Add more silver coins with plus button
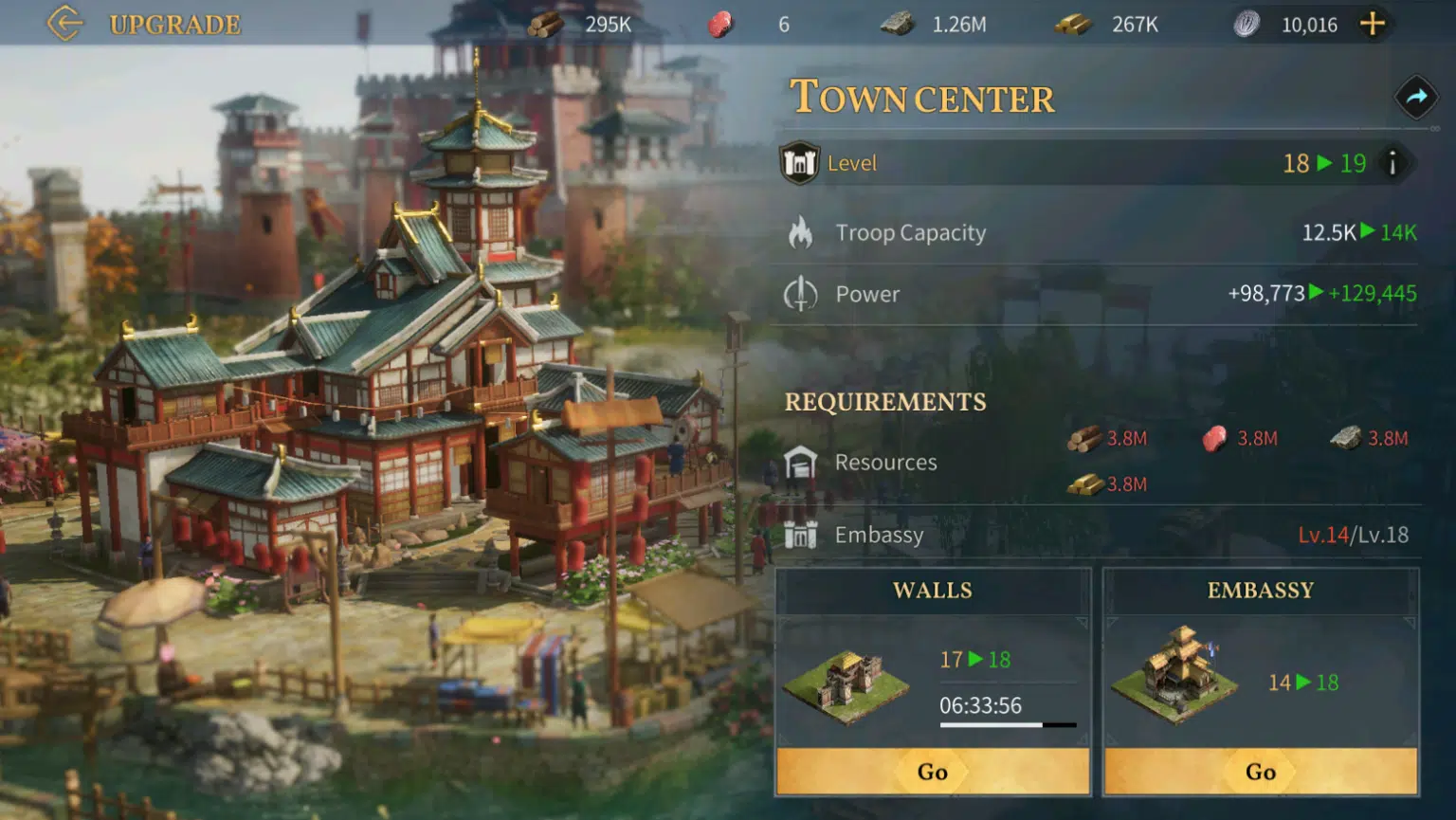 point(1373,24)
